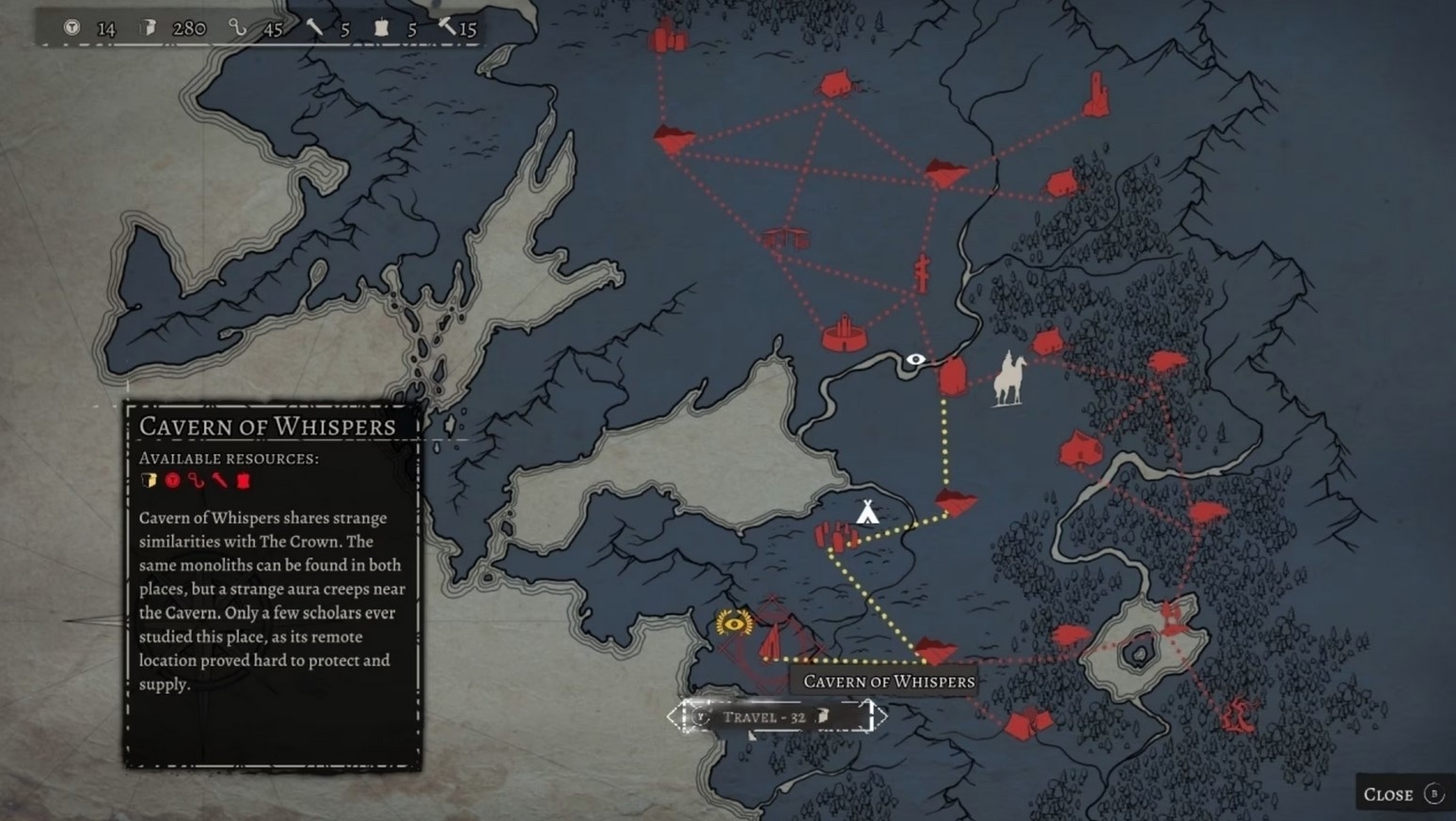
Task: Select the red cross-shaped pillar location
Action: coord(923,273)
